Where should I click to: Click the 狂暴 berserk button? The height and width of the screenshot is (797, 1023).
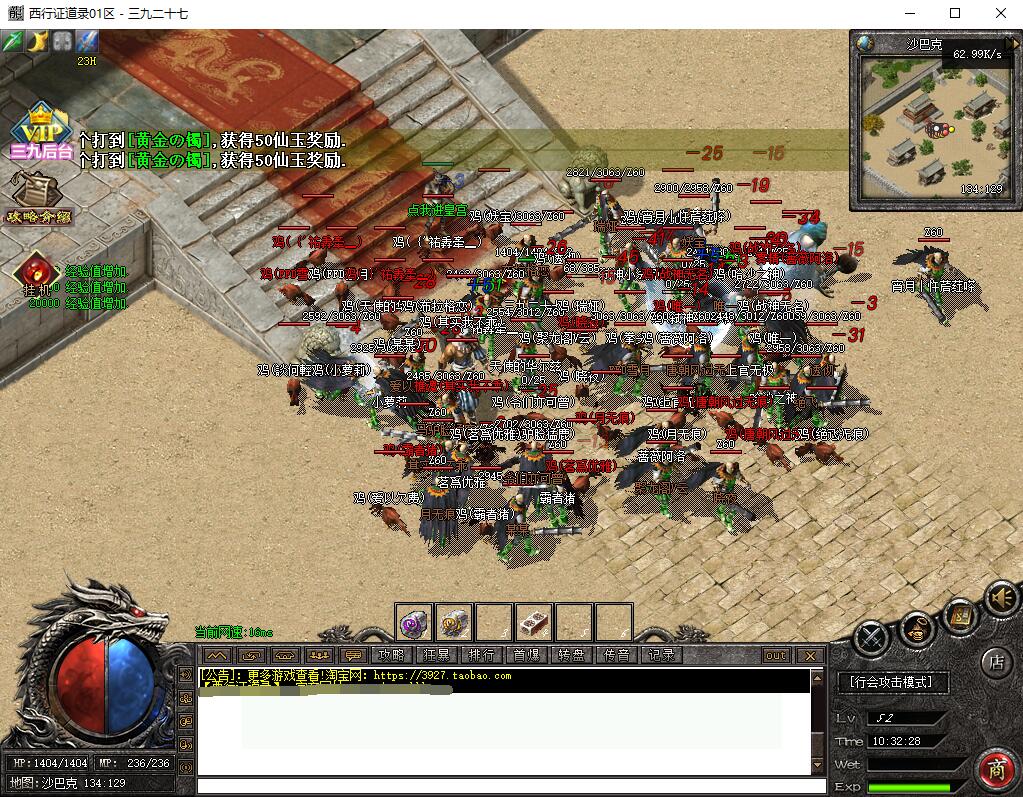click(437, 656)
